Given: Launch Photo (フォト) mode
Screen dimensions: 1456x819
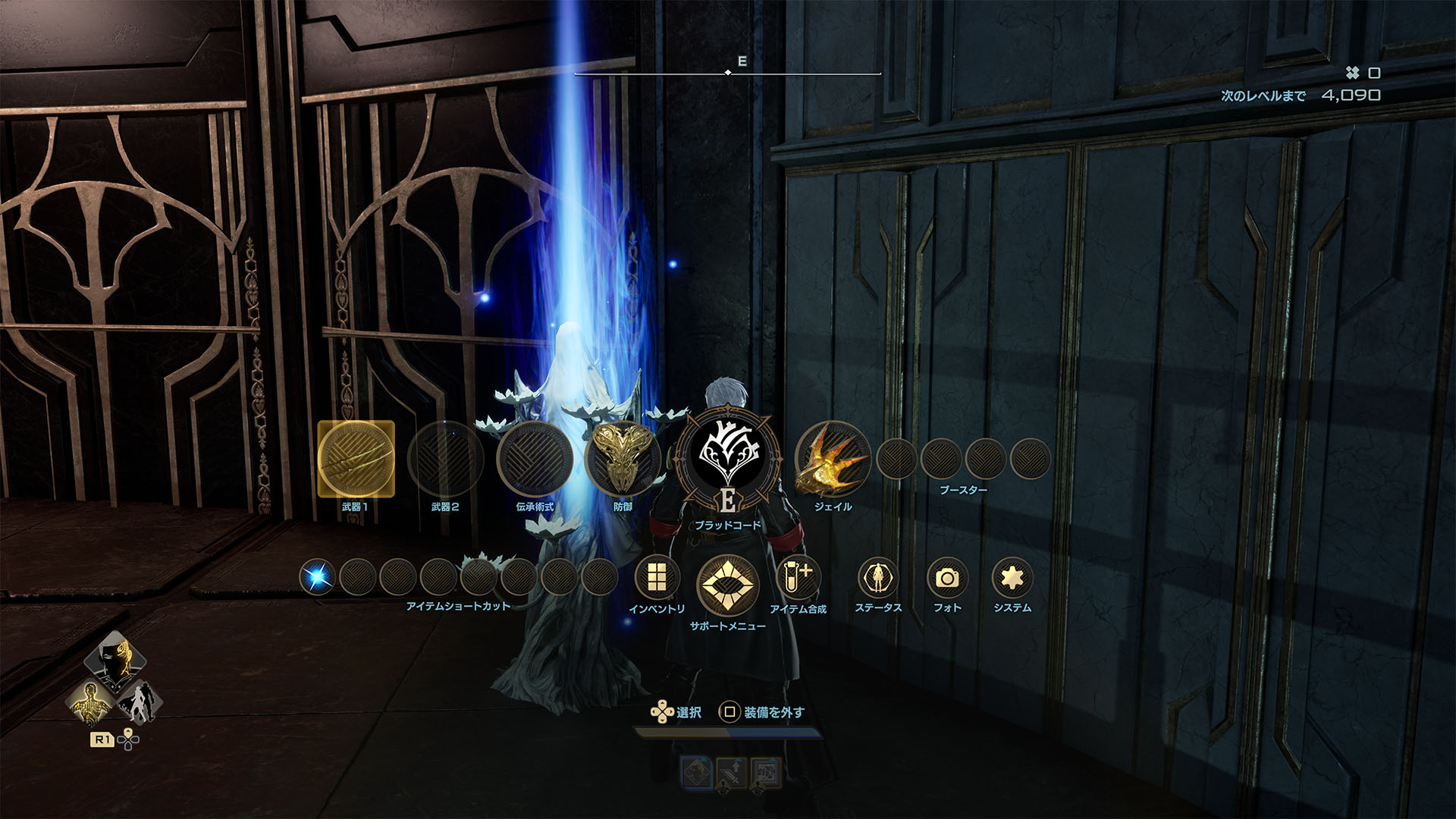Looking at the screenshot, I should (x=946, y=578).
